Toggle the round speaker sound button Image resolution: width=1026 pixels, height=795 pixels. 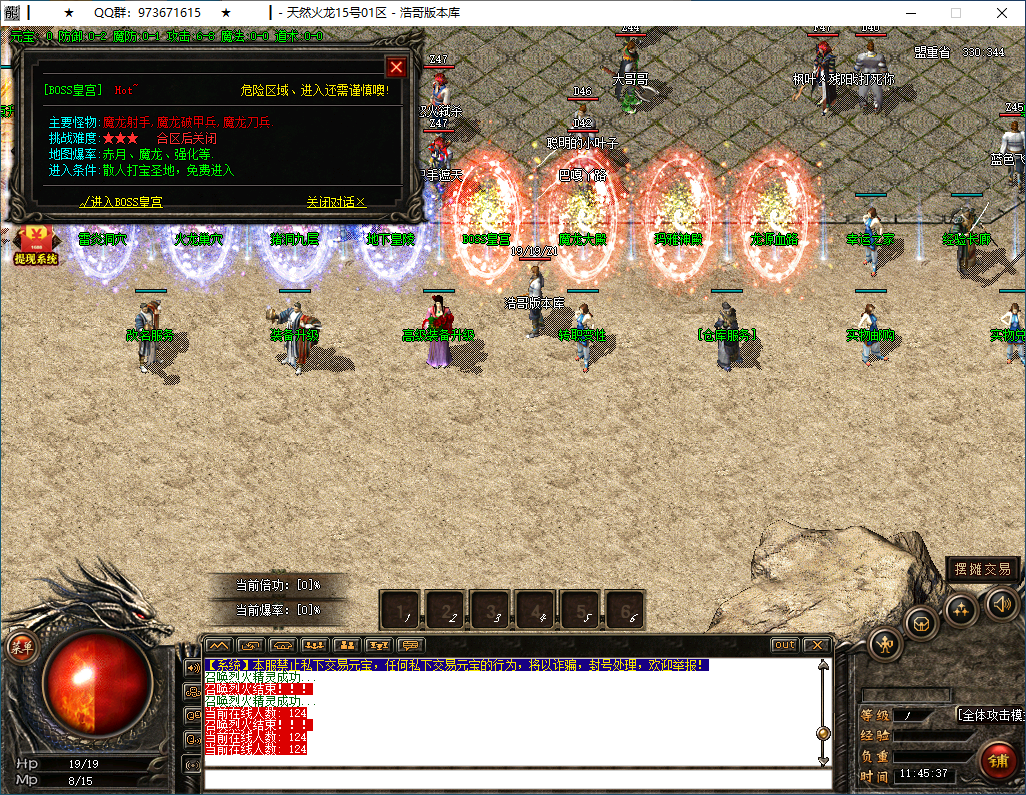(x=1001, y=603)
